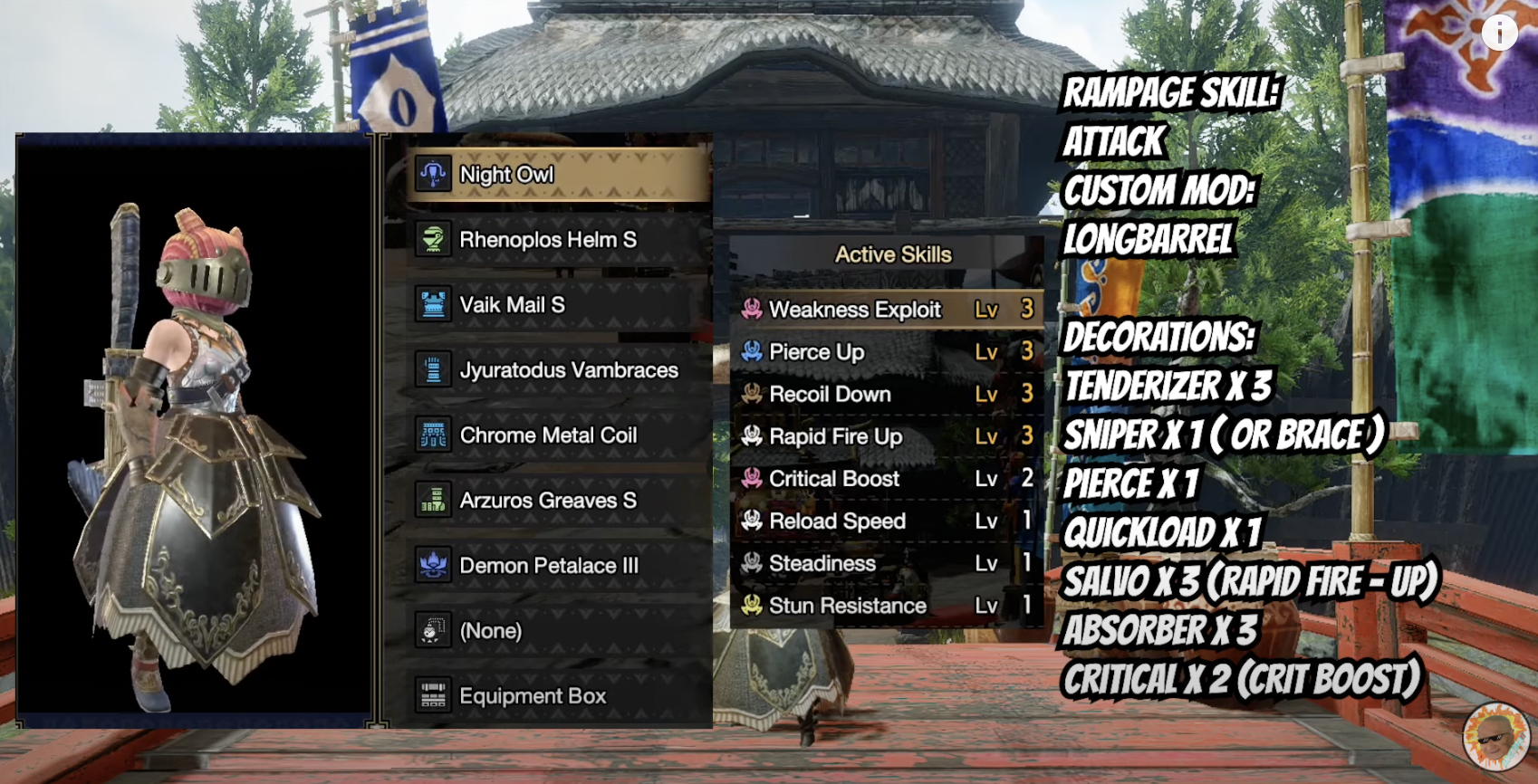Viewport: 1538px width, 784px height.
Task: Highlight the Rapid Fire Up skill
Action: point(888,436)
